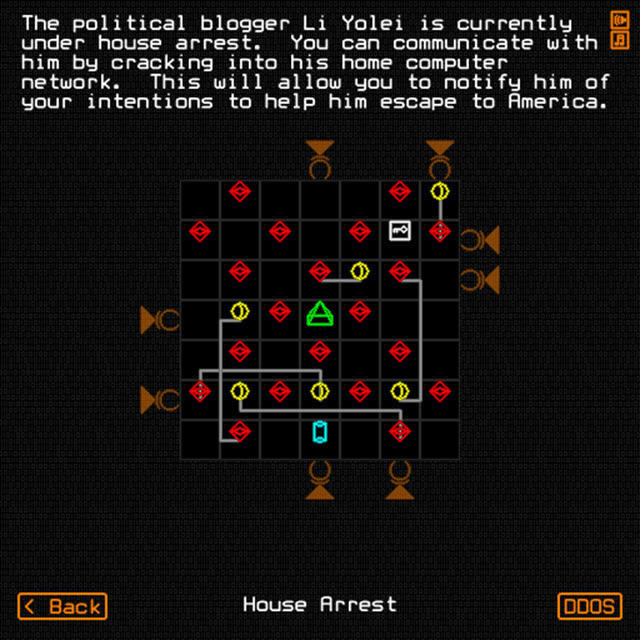Select the white key tile on grid
Image resolution: width=640 pixels, height=640 pixels.
[399, 231]
